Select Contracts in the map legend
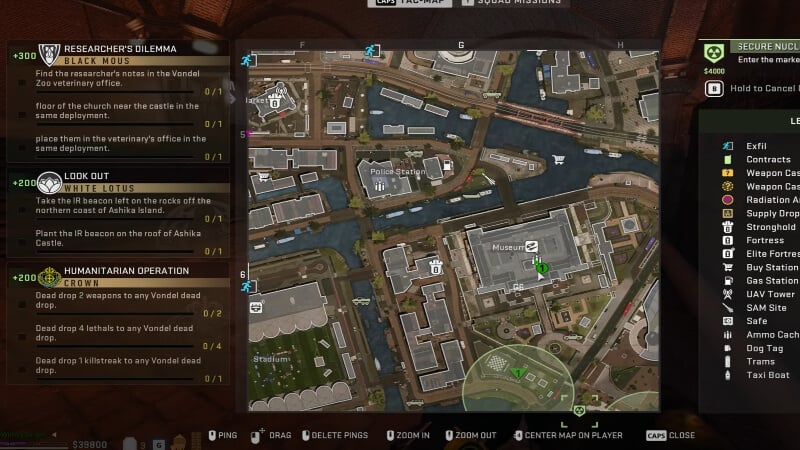The height and width of the screenshot is (450, 800). pos(767,159)
